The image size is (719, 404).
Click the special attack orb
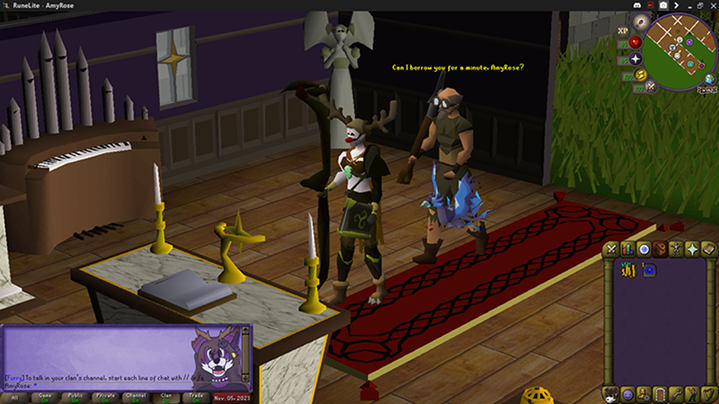[x=650, y=86]
